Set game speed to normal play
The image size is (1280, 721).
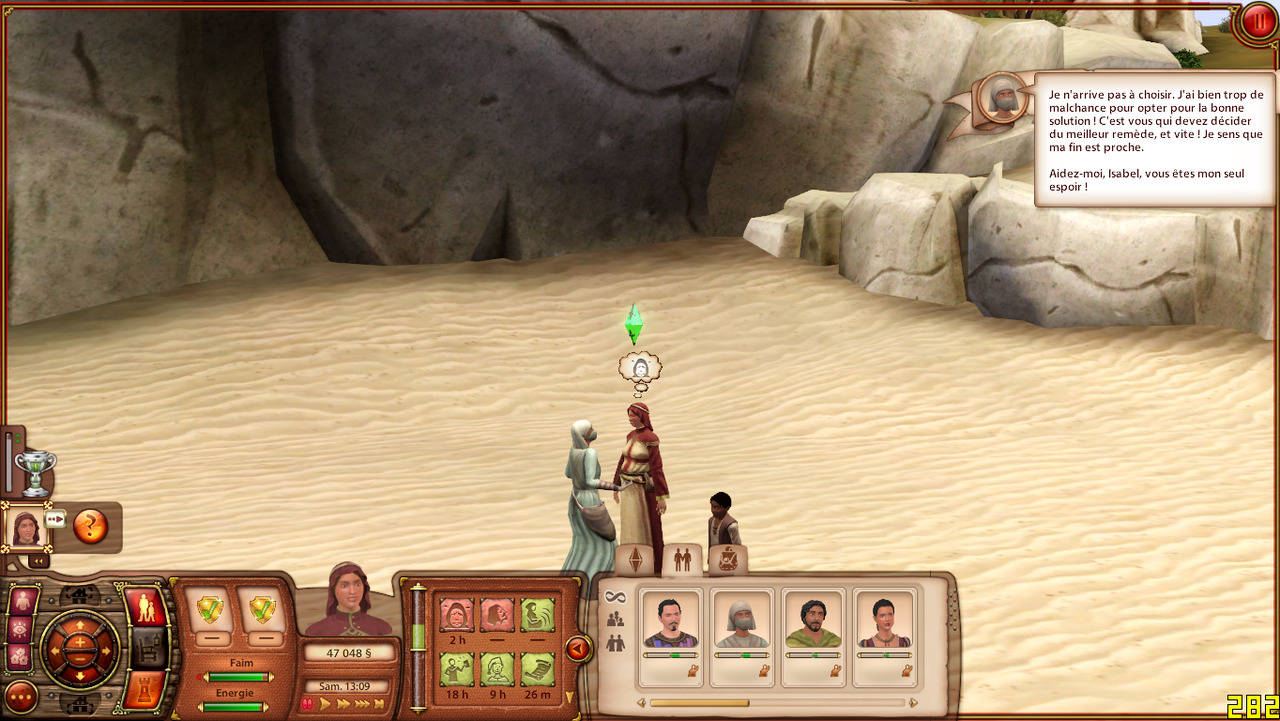click(325, 704)
